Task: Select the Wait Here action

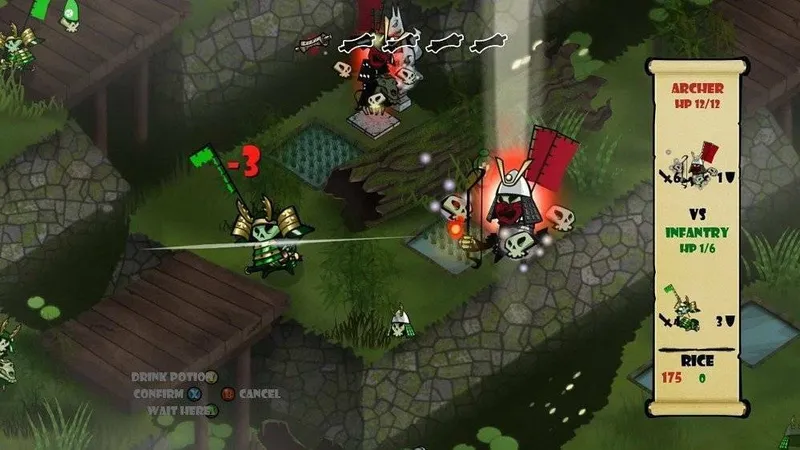Action: [180, 410]
